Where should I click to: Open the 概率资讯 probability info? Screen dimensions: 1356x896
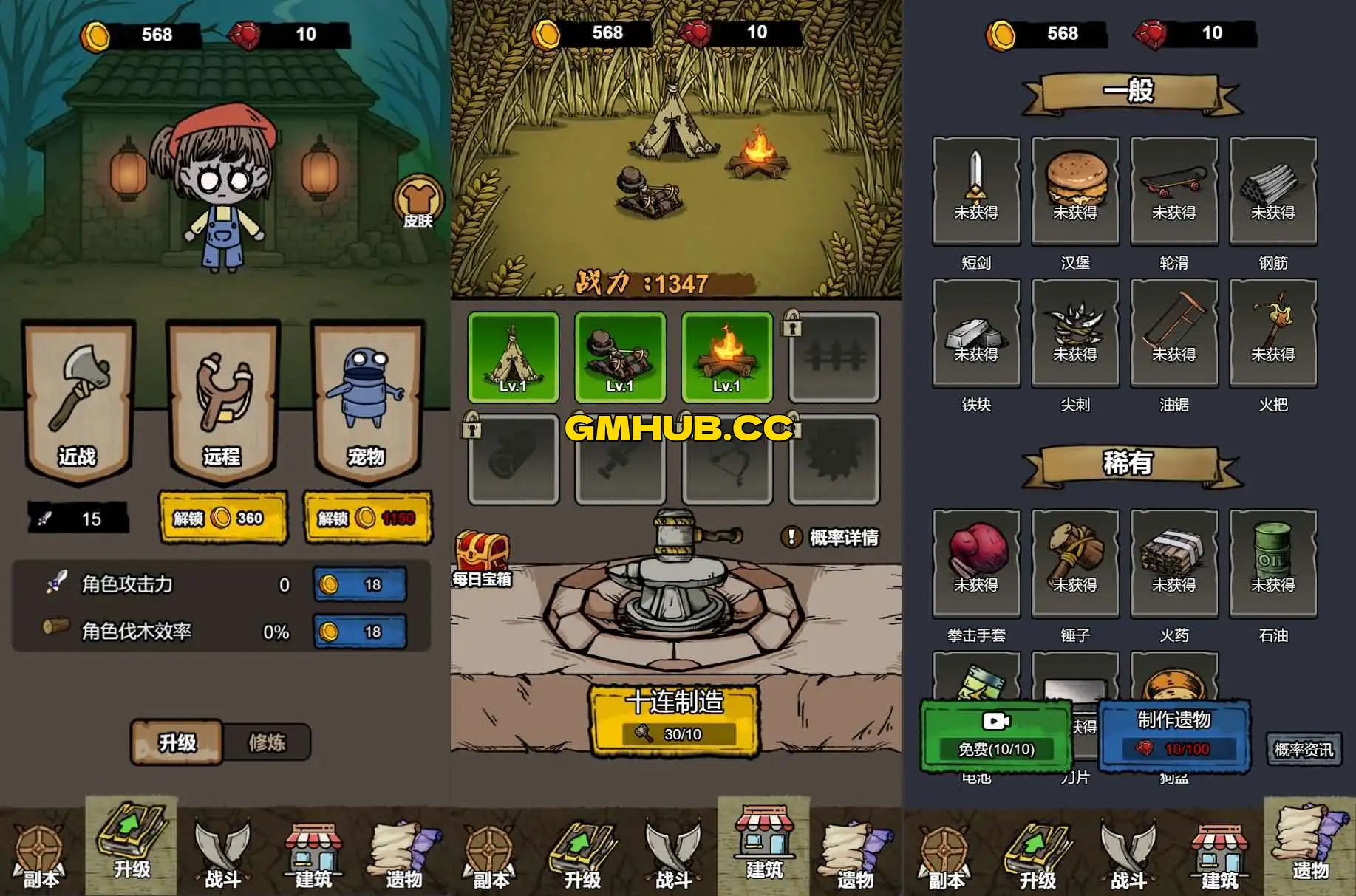tap(1304, 750)
